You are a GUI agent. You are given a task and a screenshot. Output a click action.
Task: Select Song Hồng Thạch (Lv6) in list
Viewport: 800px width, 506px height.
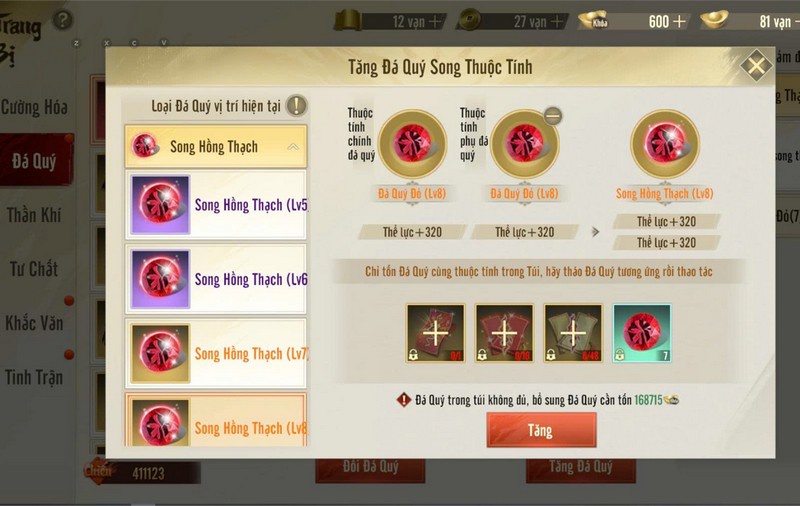click(216, 279)
